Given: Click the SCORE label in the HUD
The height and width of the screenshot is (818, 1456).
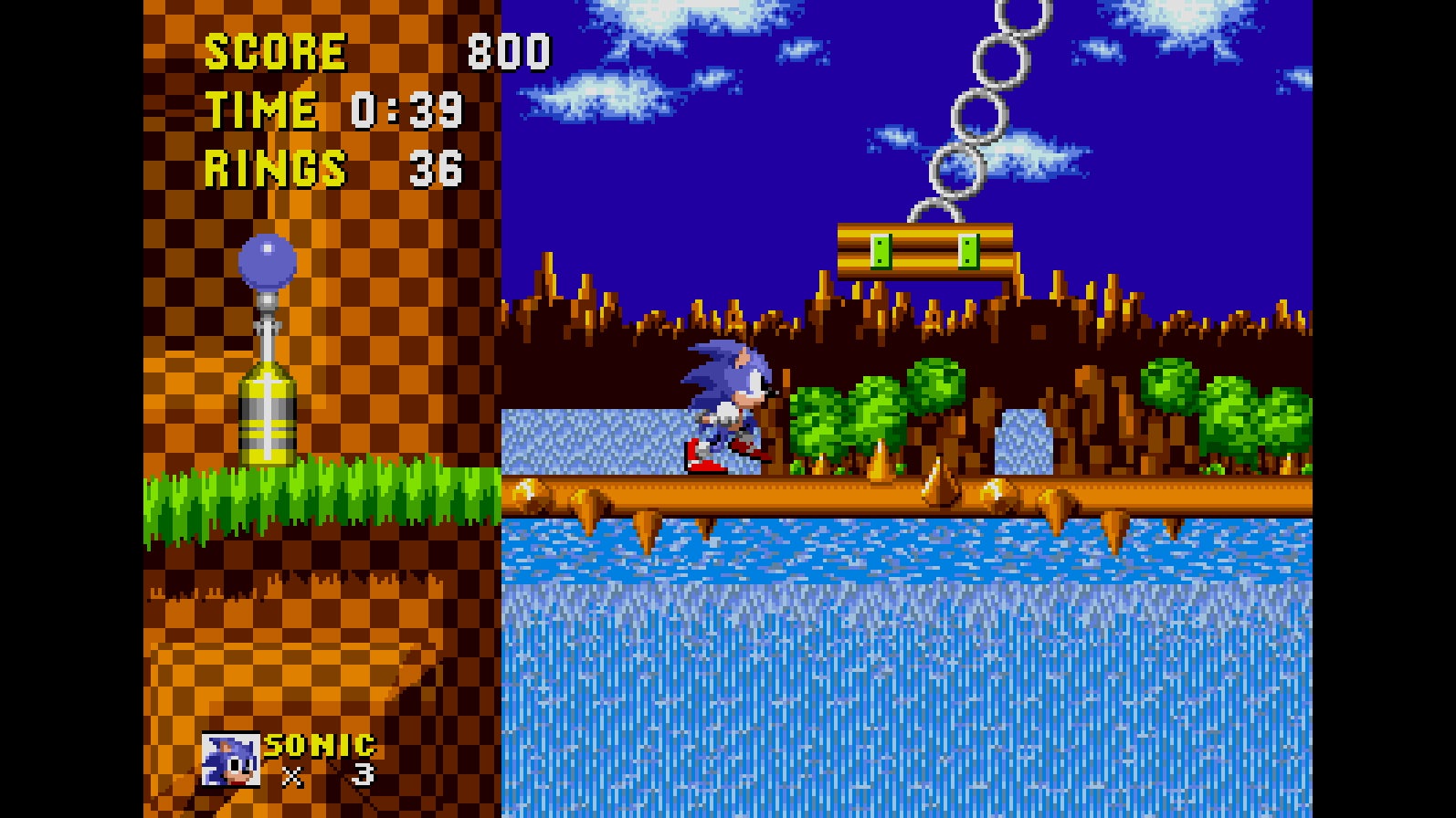Looking at the screenshot, I should click(276, 50).
